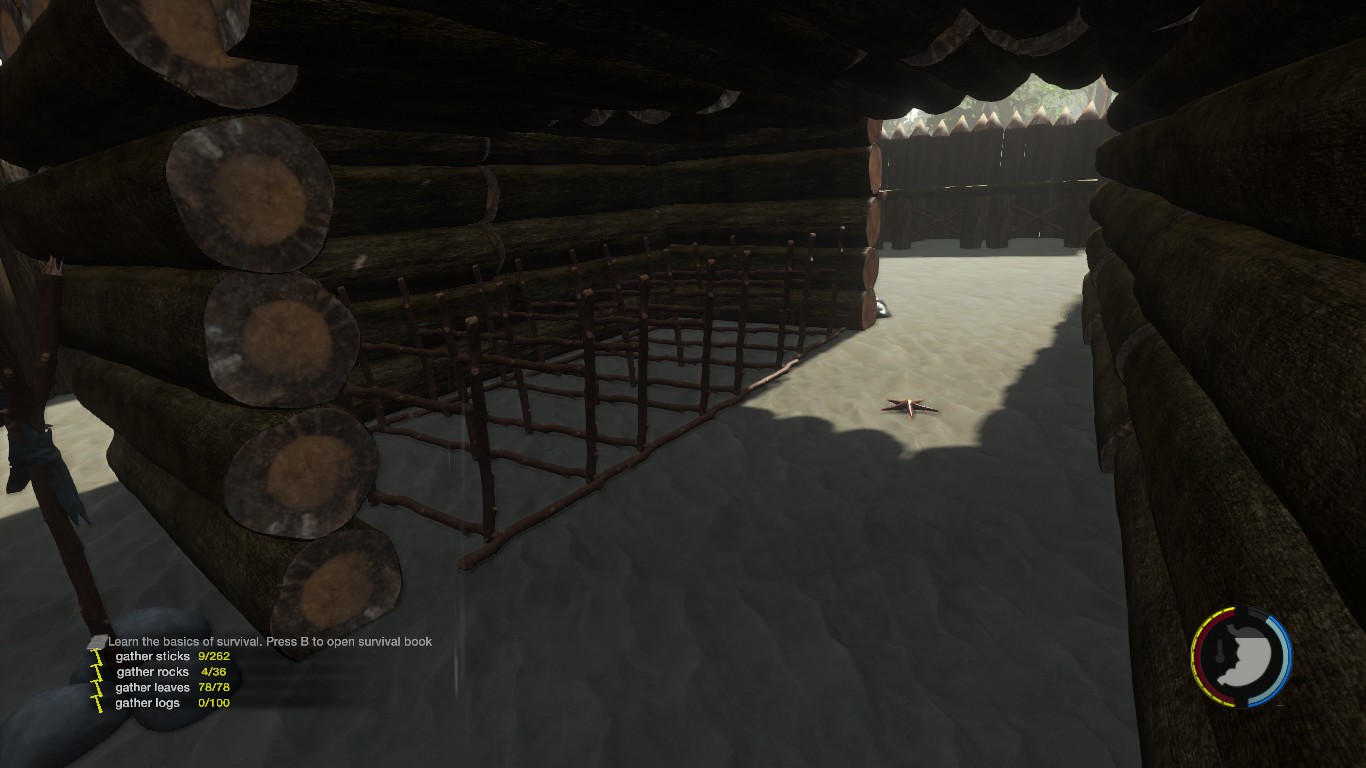The height and width of the screenshot is (768, 1366).
Task: Click the gather leaves objective entry
Action: [152, 687]
